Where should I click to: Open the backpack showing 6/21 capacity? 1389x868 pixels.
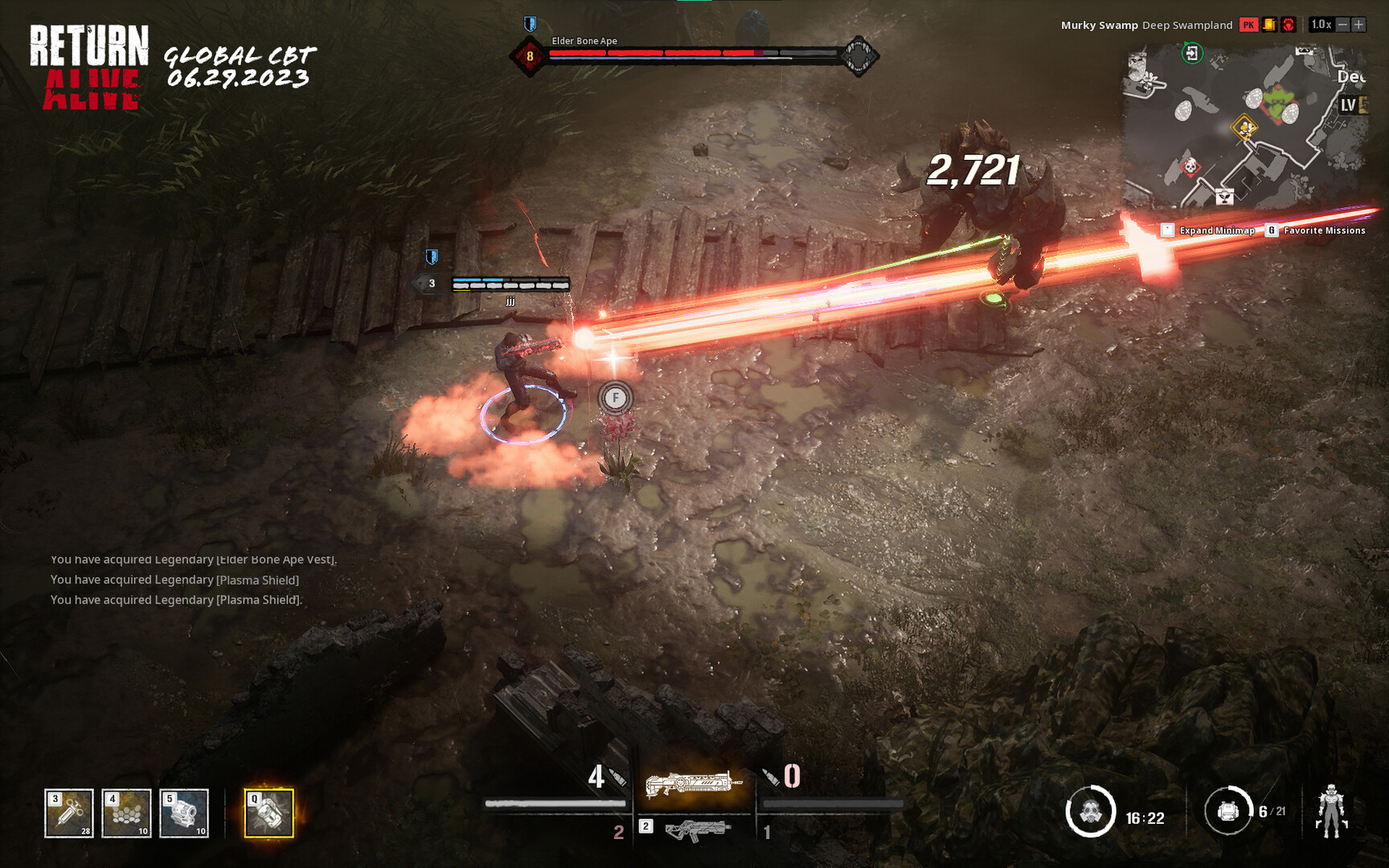pos(1228,810)
